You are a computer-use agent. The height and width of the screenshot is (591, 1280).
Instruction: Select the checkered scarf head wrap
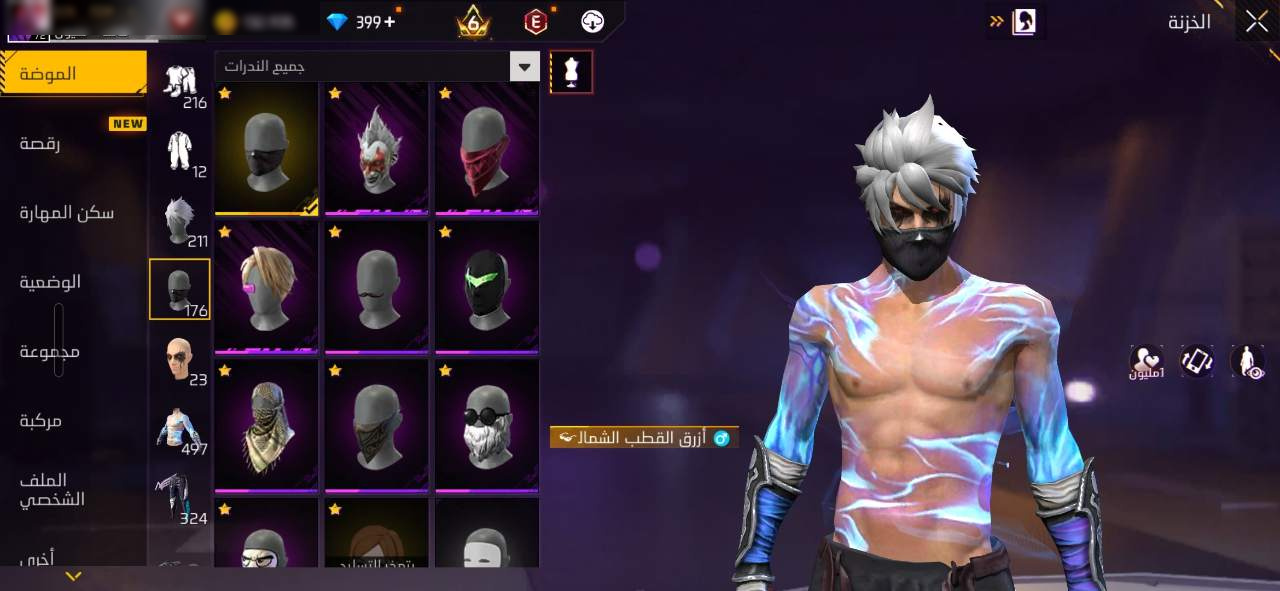267,426
